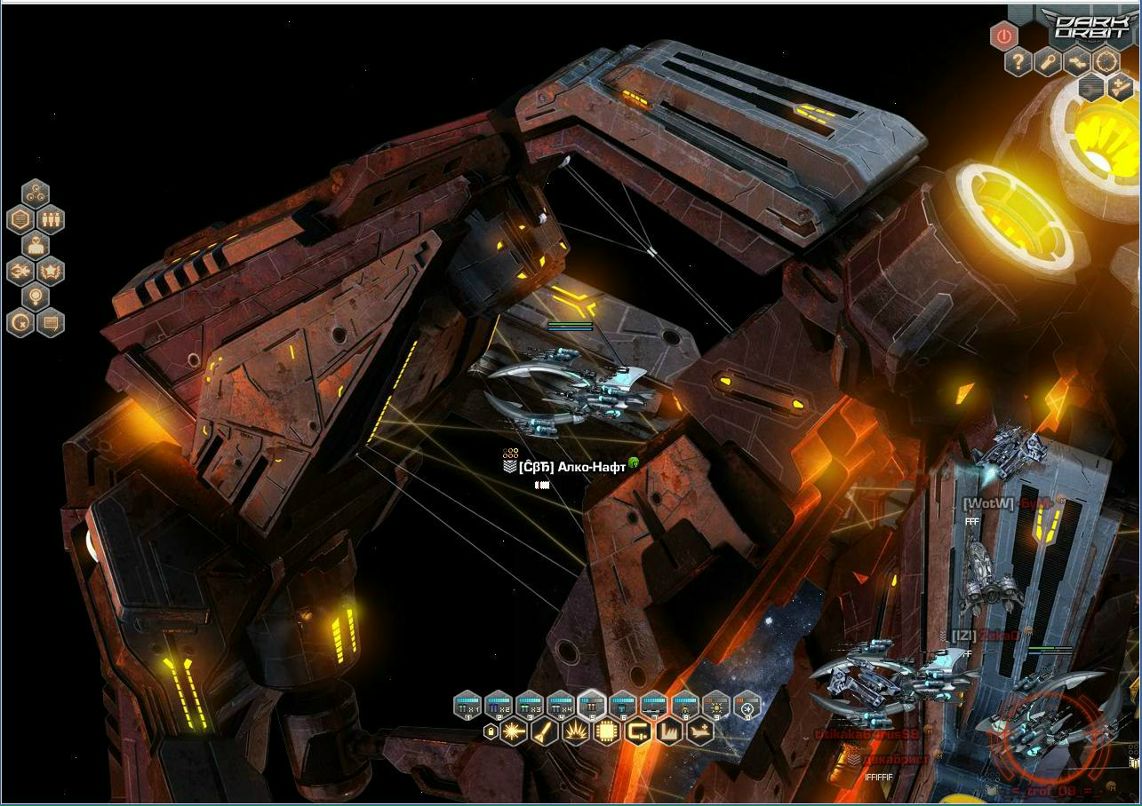Open the chat speech bubble window

tap(50, 322)
